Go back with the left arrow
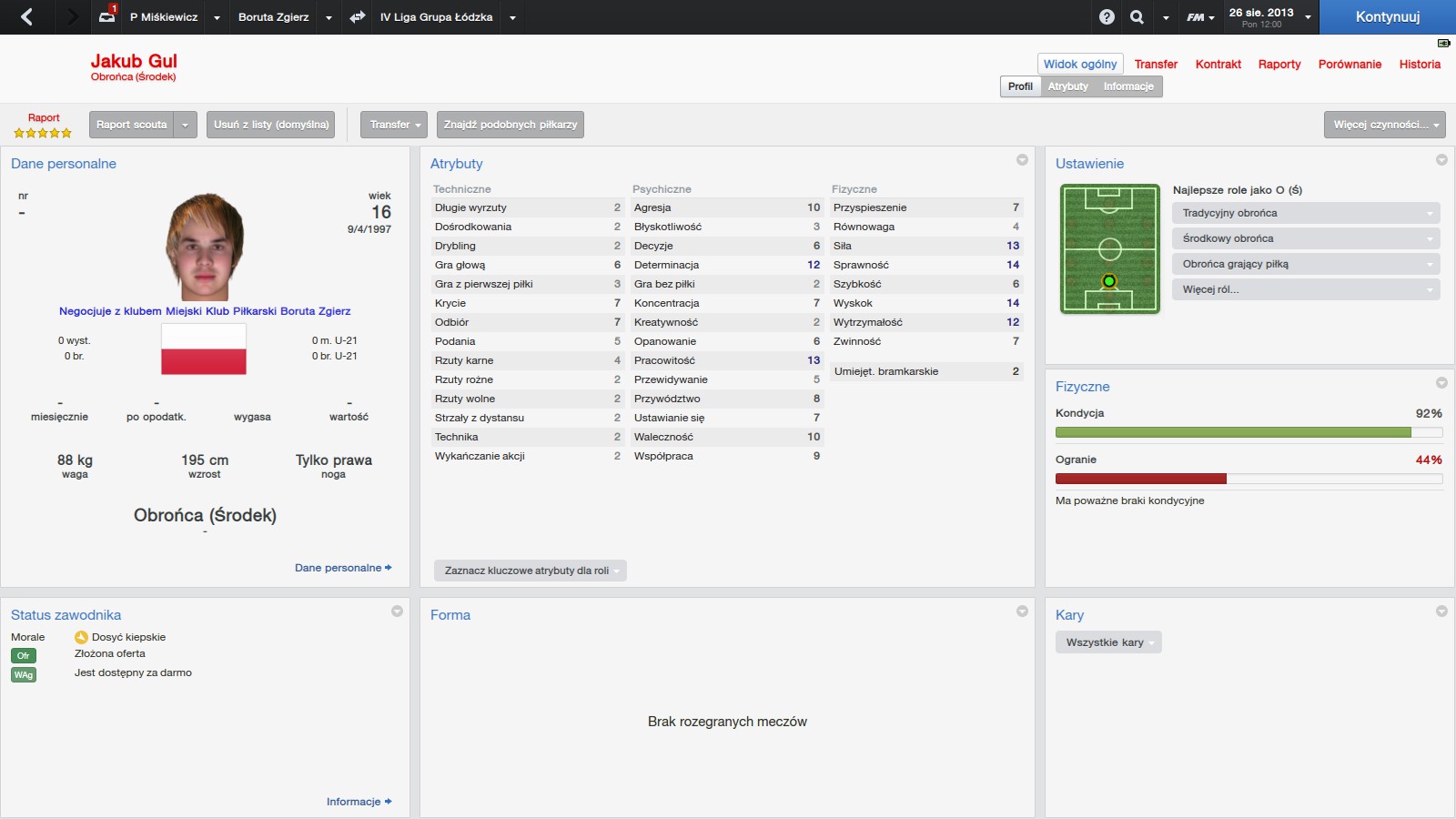This screenshot has height=819, width=1456. [26, 17]
